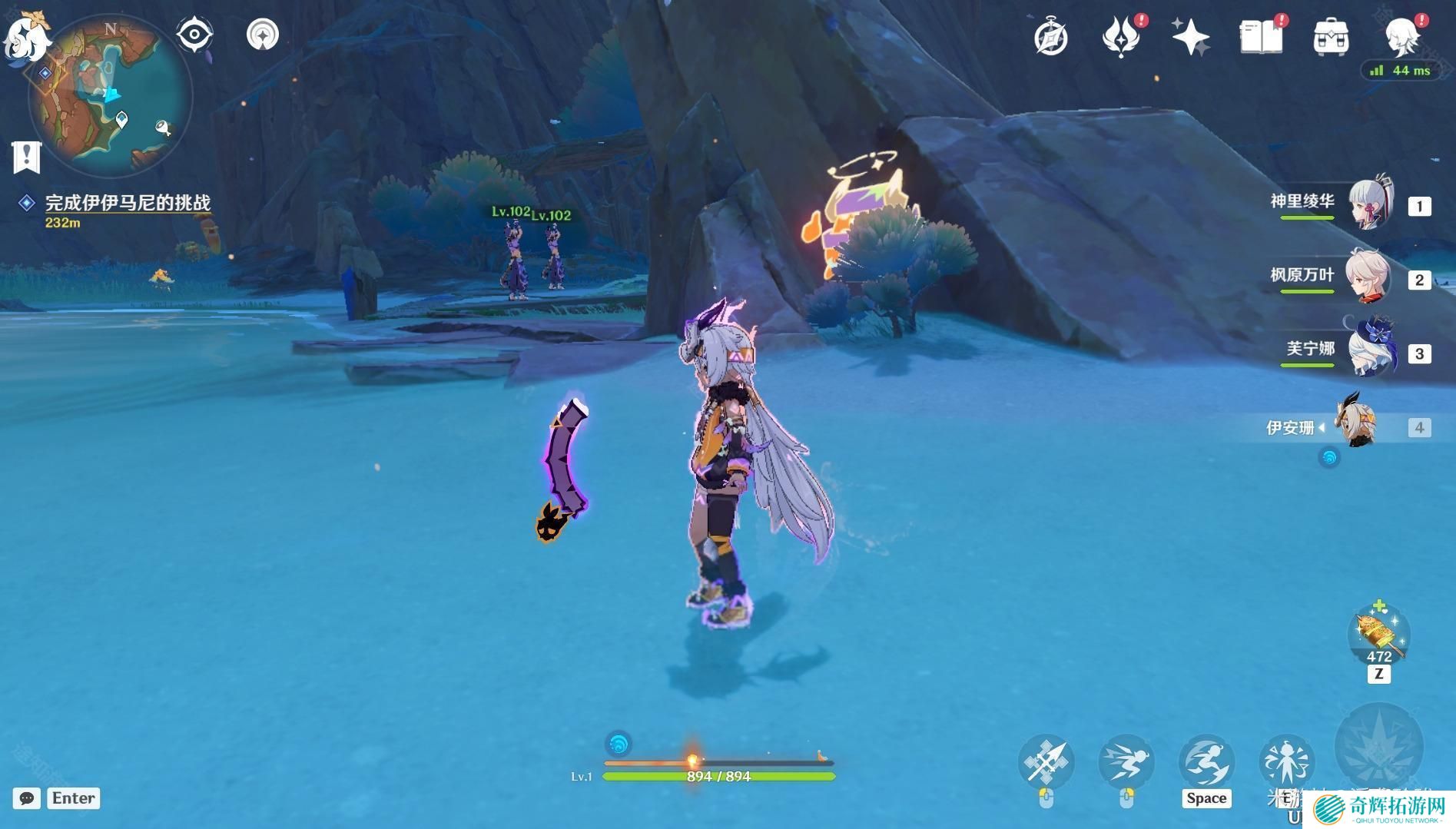Toggle the eye-shaped view icon
This screenshot has width=1456, height=829.
click(194, 35)
